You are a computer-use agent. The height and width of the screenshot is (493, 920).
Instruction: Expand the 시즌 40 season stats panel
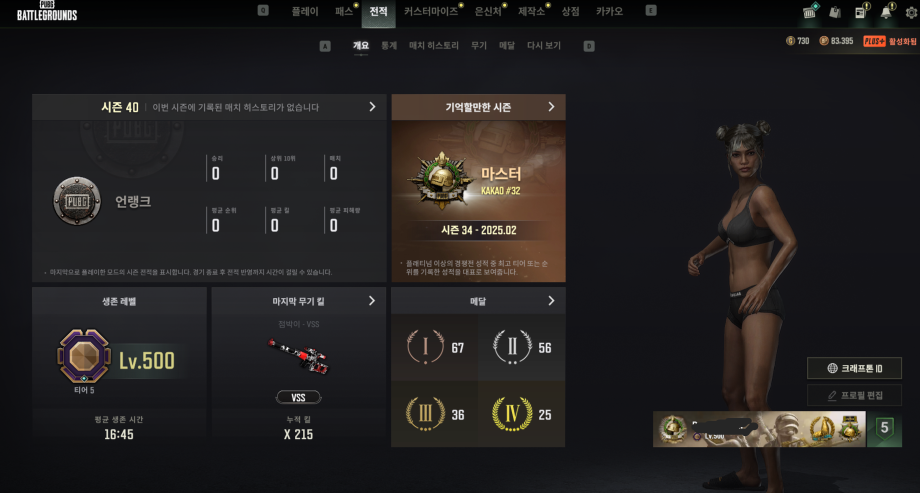pos(372,106)
